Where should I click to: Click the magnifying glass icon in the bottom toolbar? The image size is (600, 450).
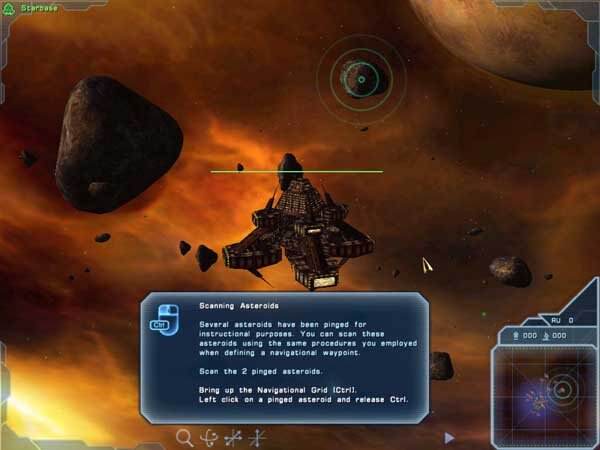click(184, 436)
